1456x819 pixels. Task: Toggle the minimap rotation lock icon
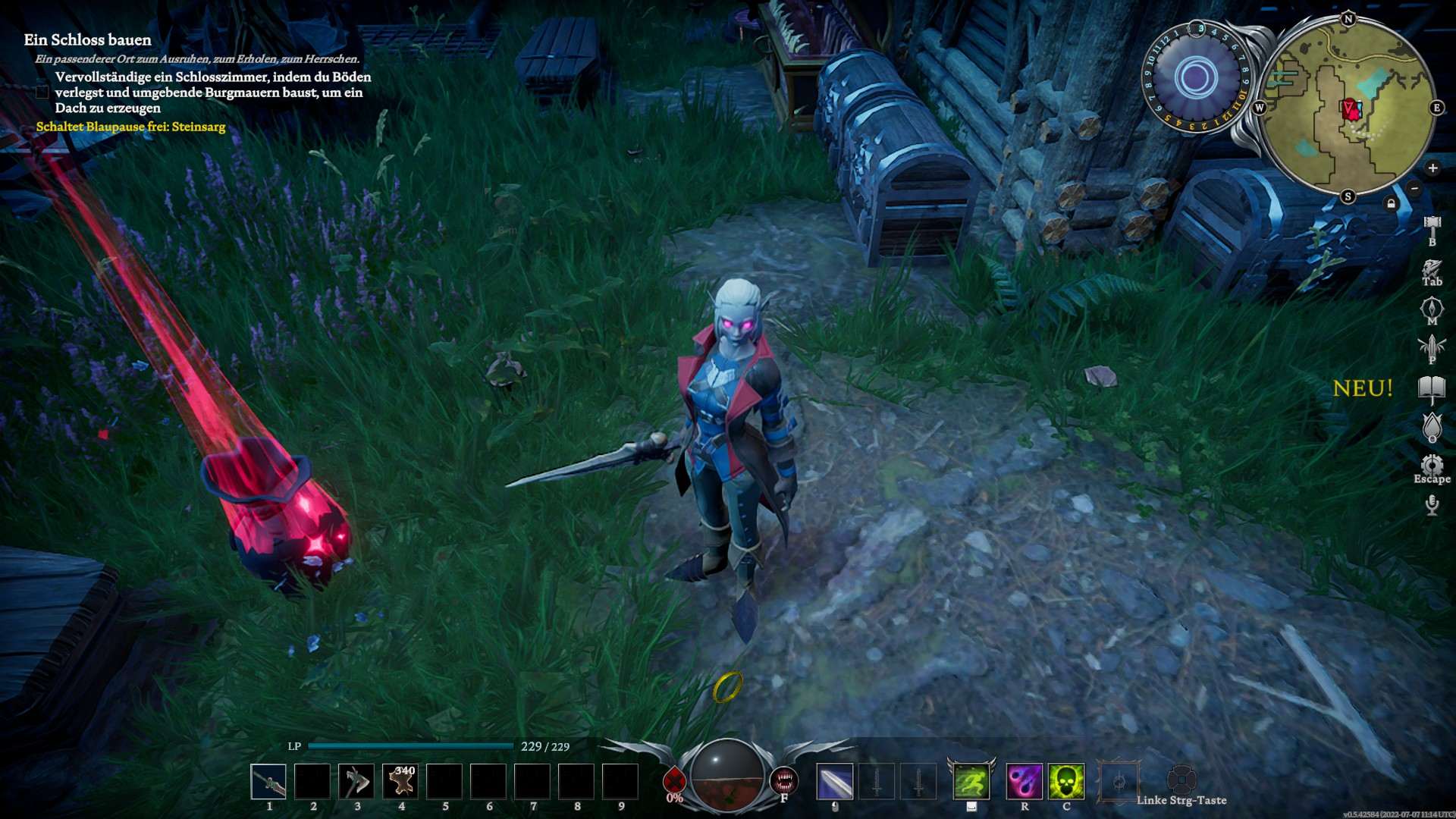click(1391, 203)
